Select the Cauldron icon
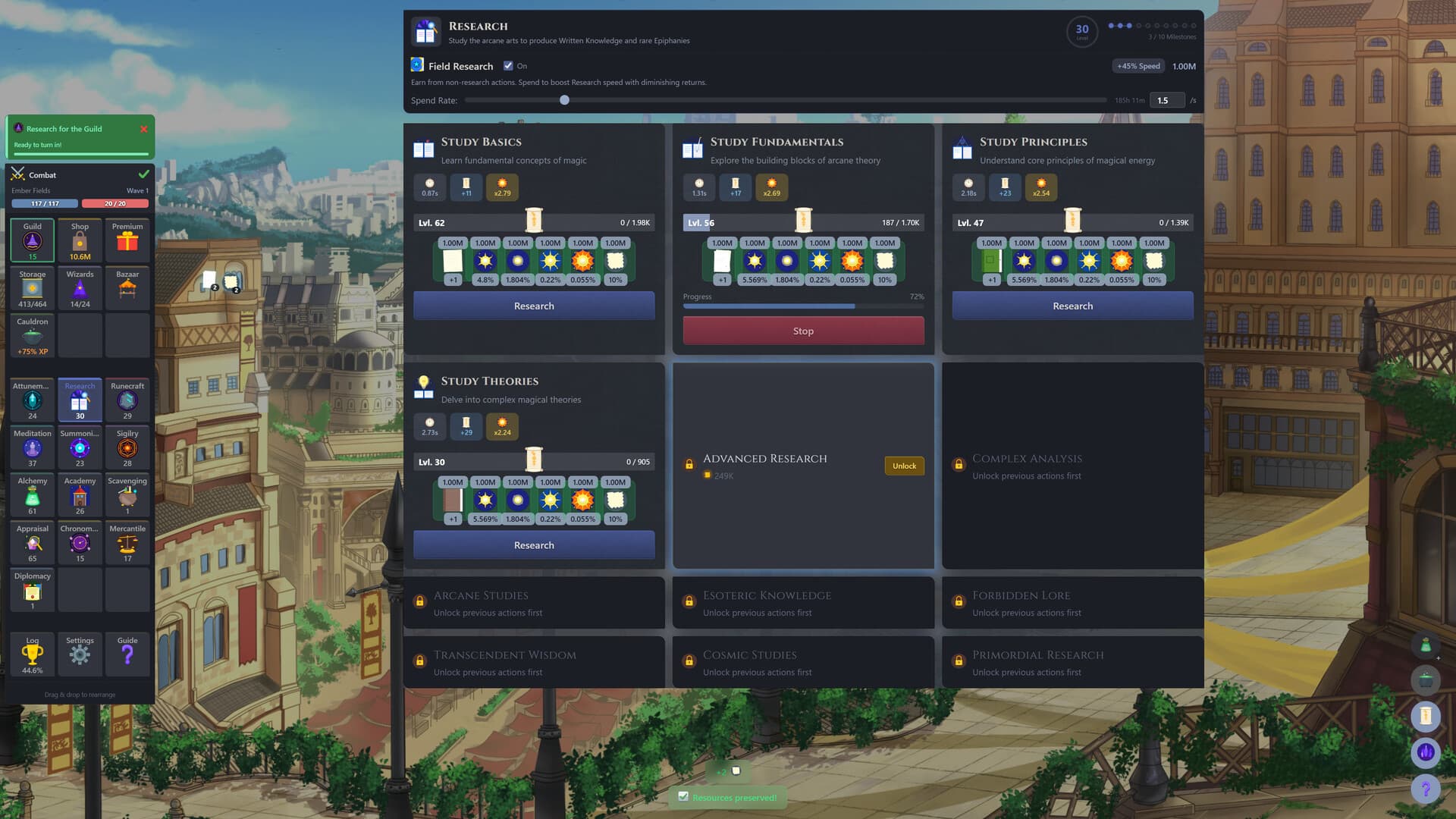The image size is (1456, 819). (32, 335)
